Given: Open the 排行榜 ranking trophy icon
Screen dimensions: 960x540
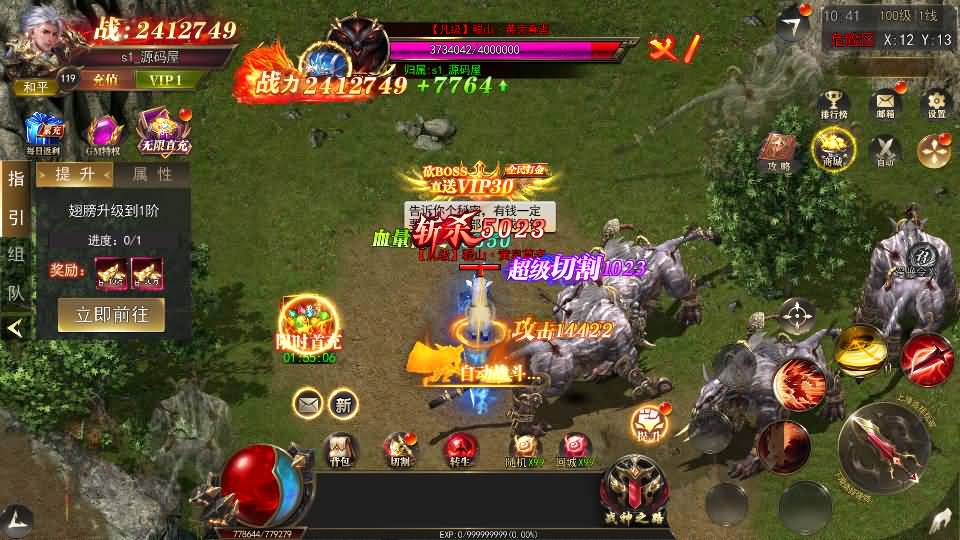Looking at the screenshot, I should 833,103.
